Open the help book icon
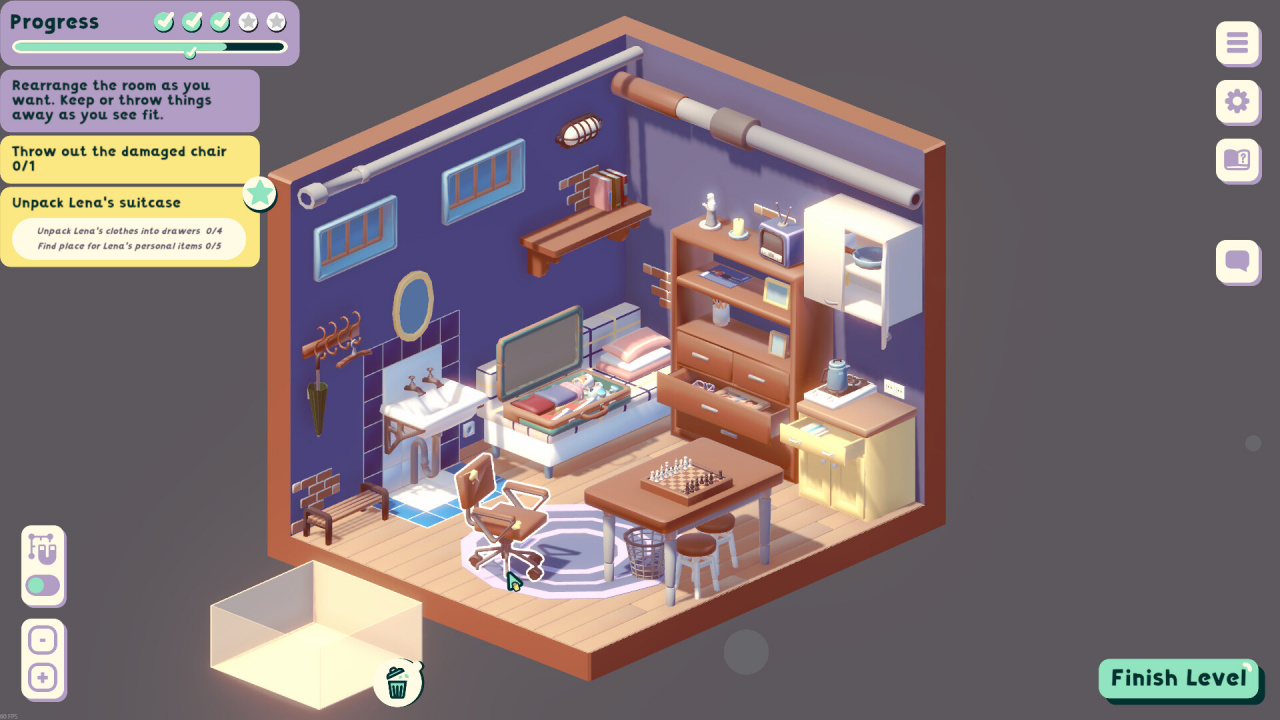Viewport: 1280px width, 720px height. click(1237, 159)
